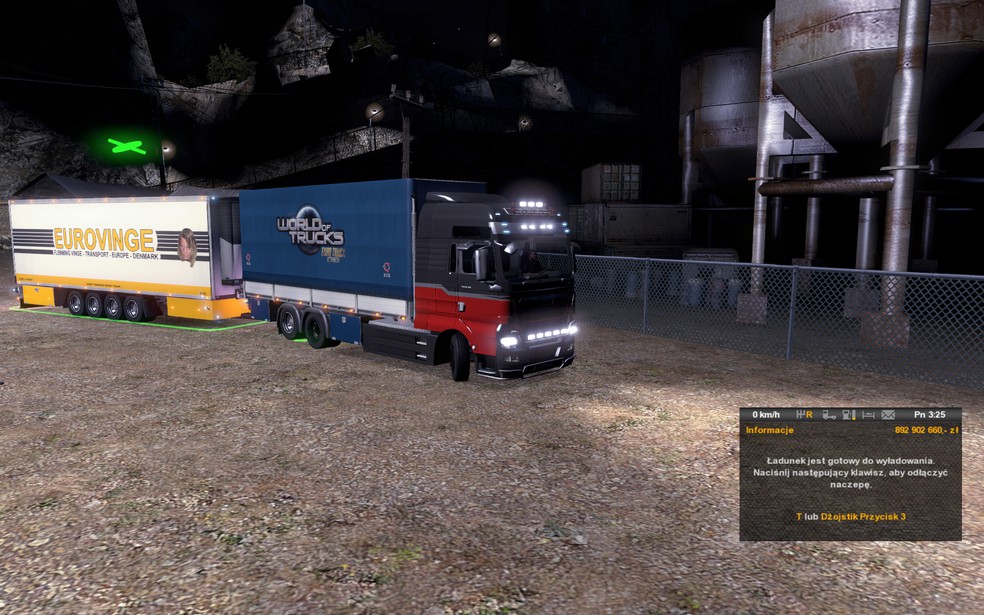Select the fuel pump indicator icon
Image resolution: width=984 pixels, height=615 pixels.
click(x=848, y=414)
